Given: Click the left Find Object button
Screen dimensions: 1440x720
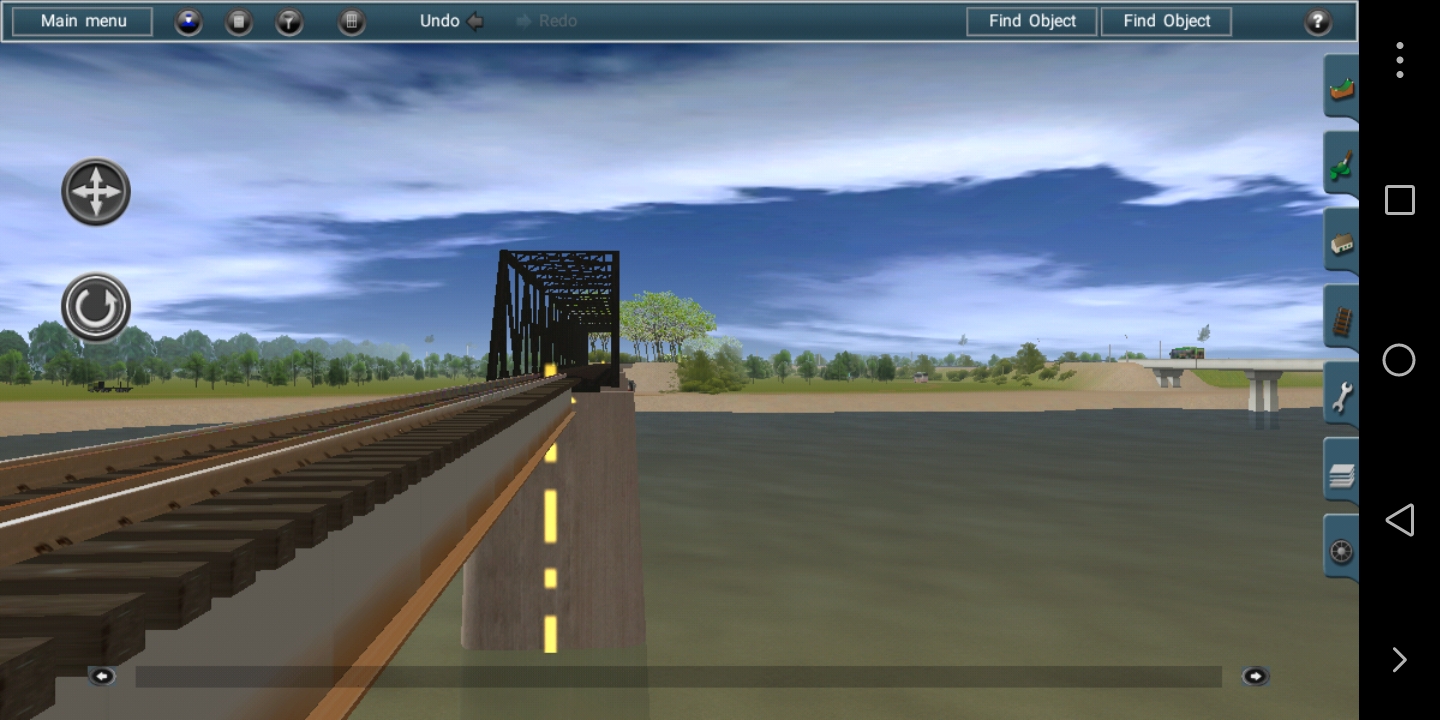Looking at the screenshot, I should coord(1031,20).
